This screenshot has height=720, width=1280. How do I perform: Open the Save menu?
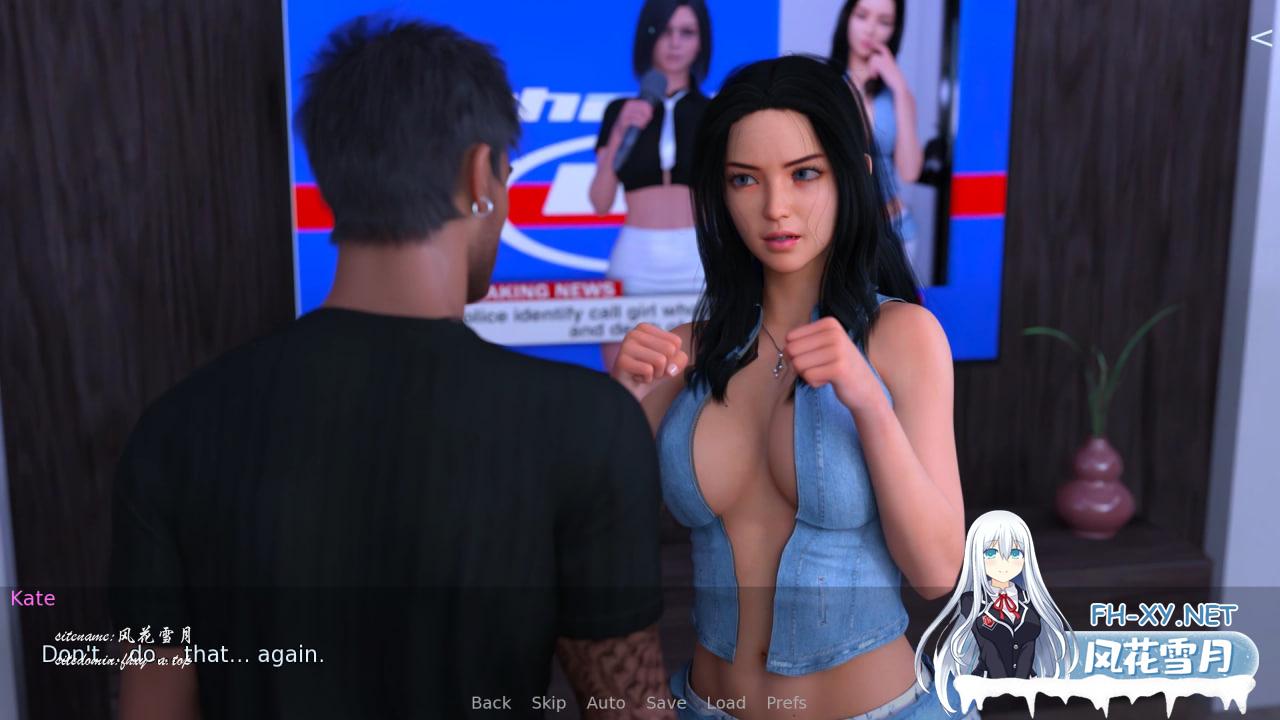coord(665,703)
